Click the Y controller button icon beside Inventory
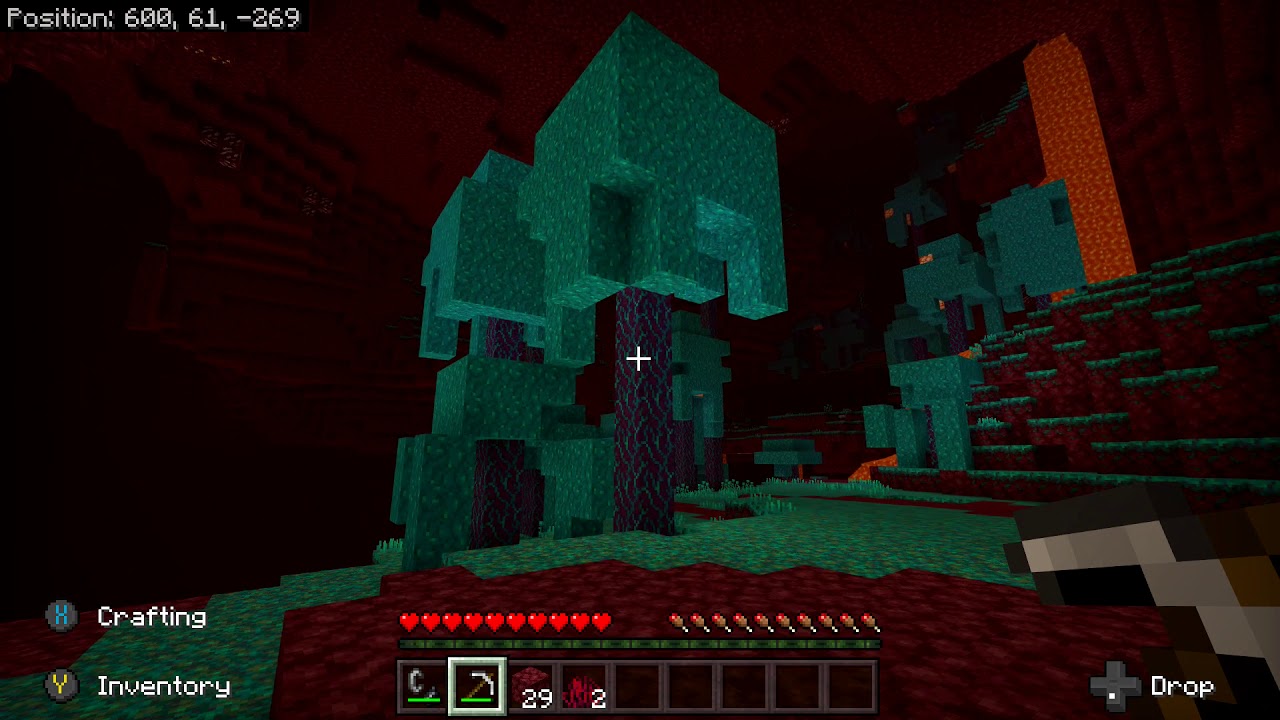 (62, 687)
